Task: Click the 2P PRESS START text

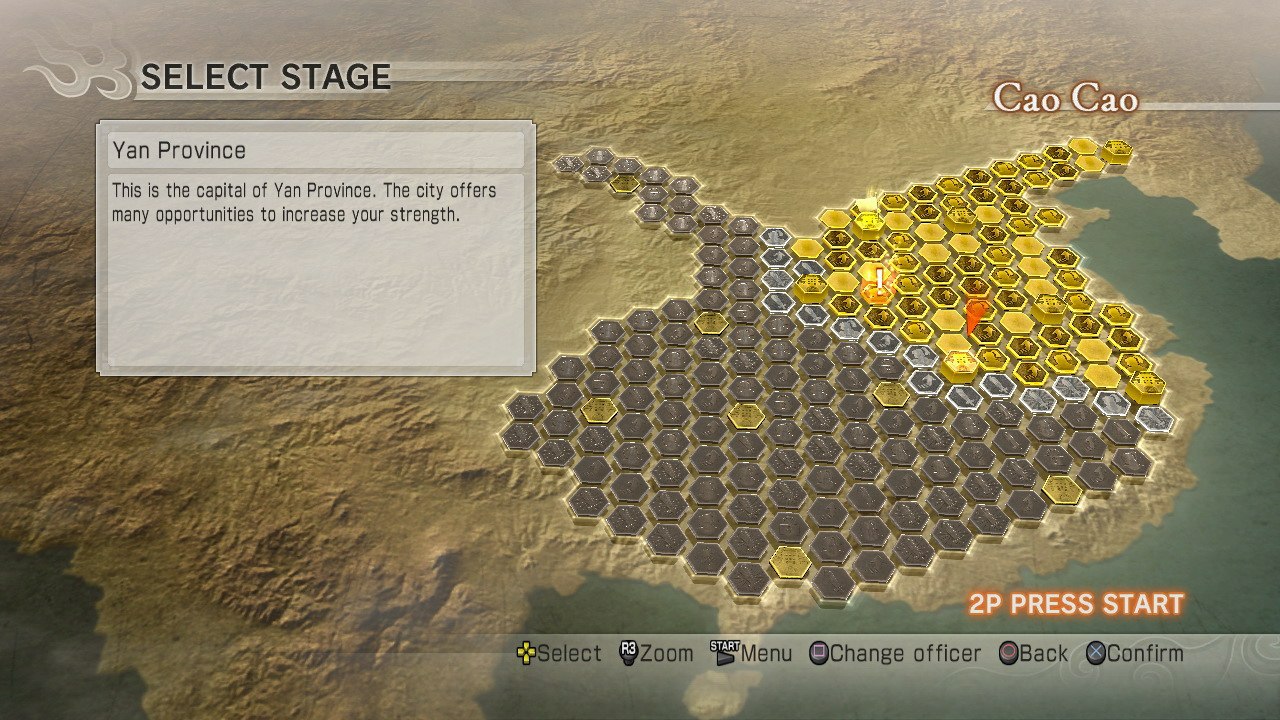Action: pyautogui.click(x=1075, y=604)
